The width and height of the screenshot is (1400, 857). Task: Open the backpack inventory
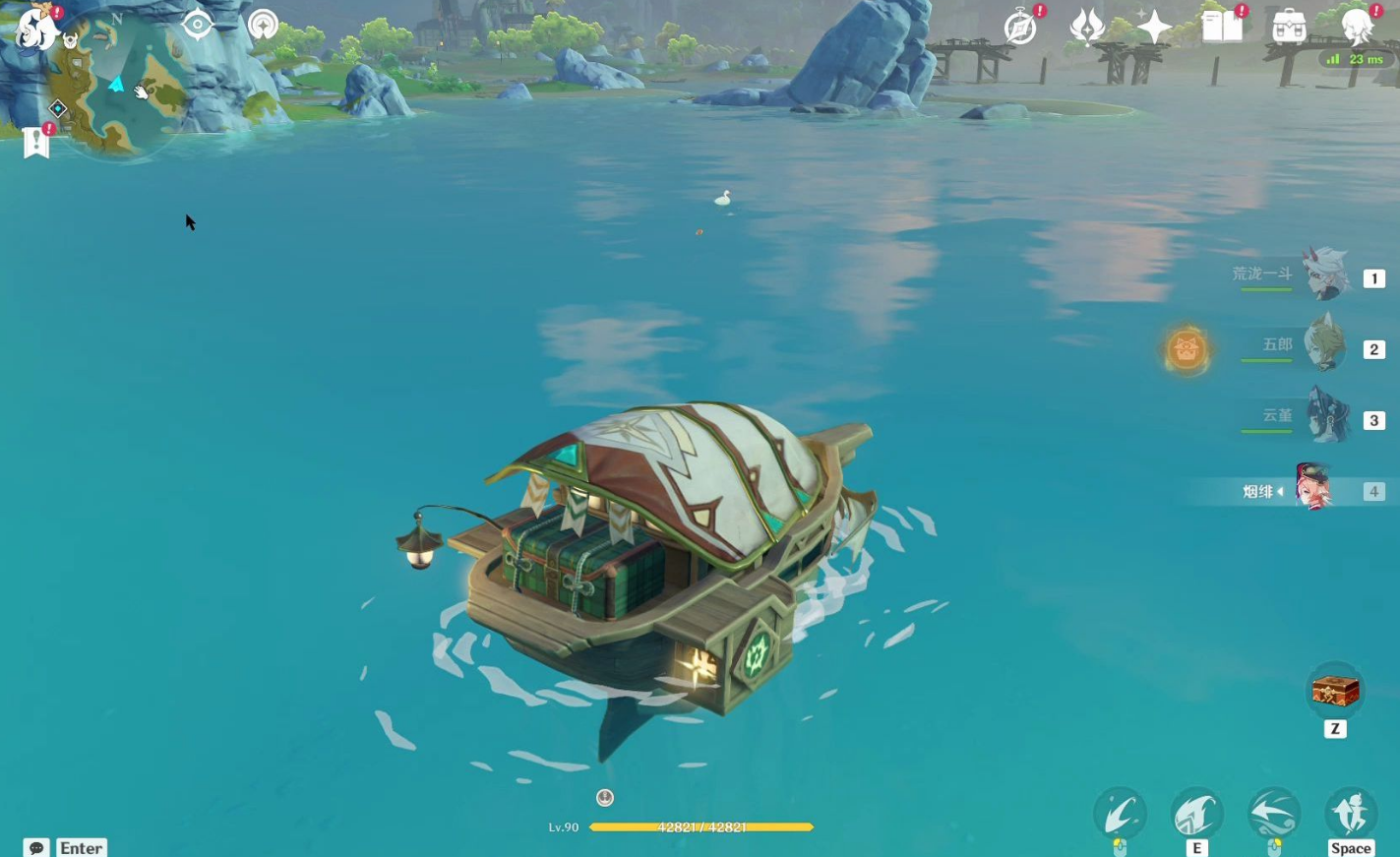(x=1289, y=28)
